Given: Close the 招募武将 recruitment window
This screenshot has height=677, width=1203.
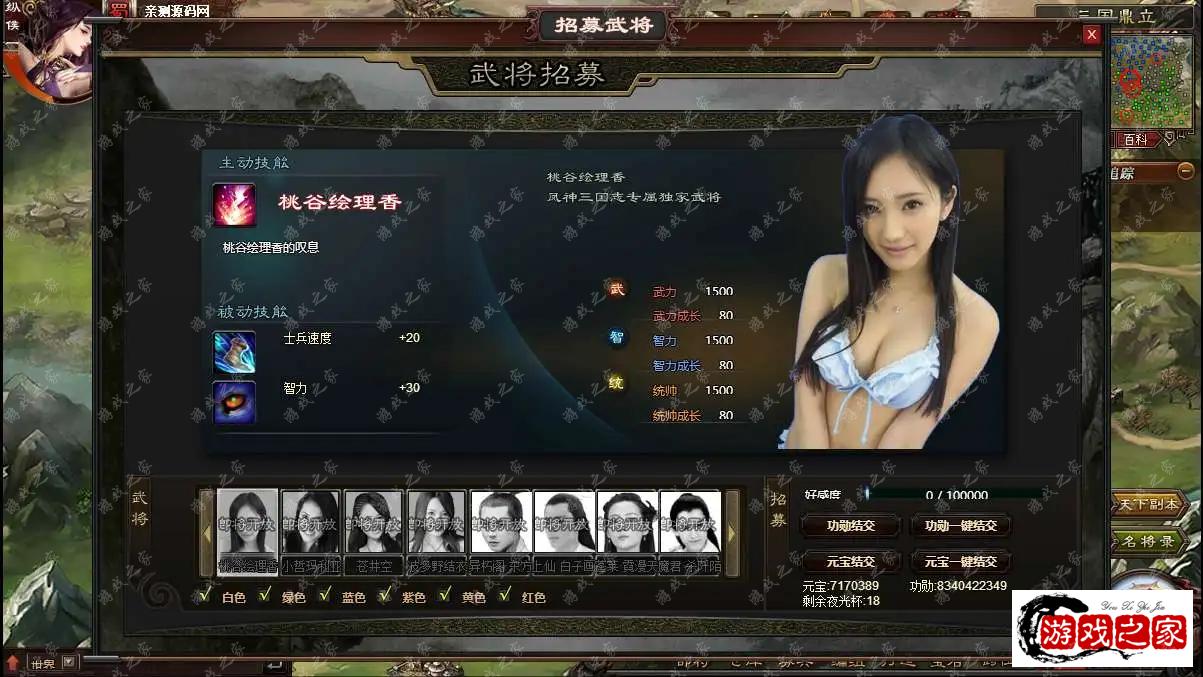Looking at the screenshot, I should point(1091,35).
